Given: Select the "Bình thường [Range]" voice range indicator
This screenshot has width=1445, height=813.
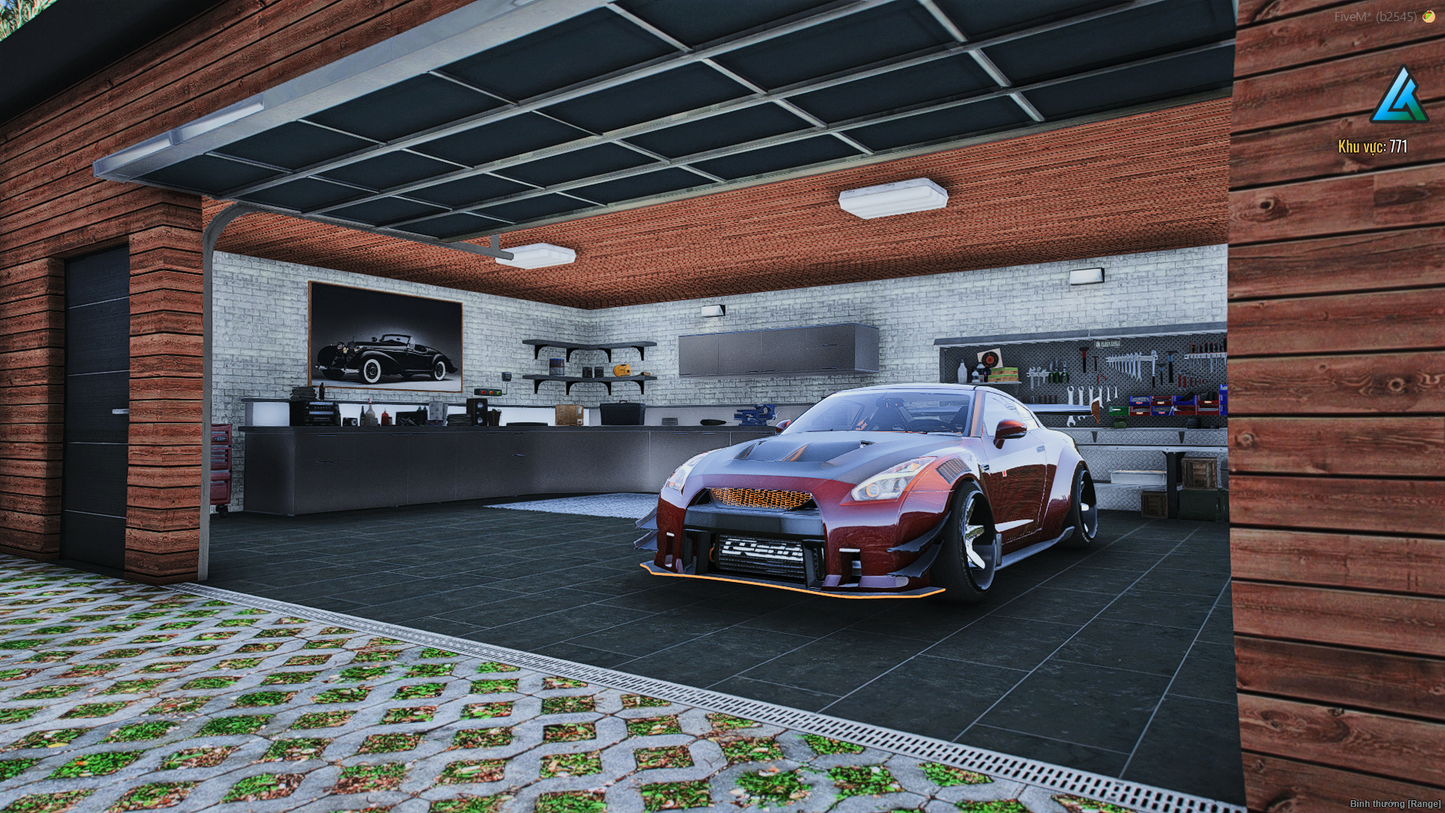Looking at the screenshot, I should coord(1395,804).
